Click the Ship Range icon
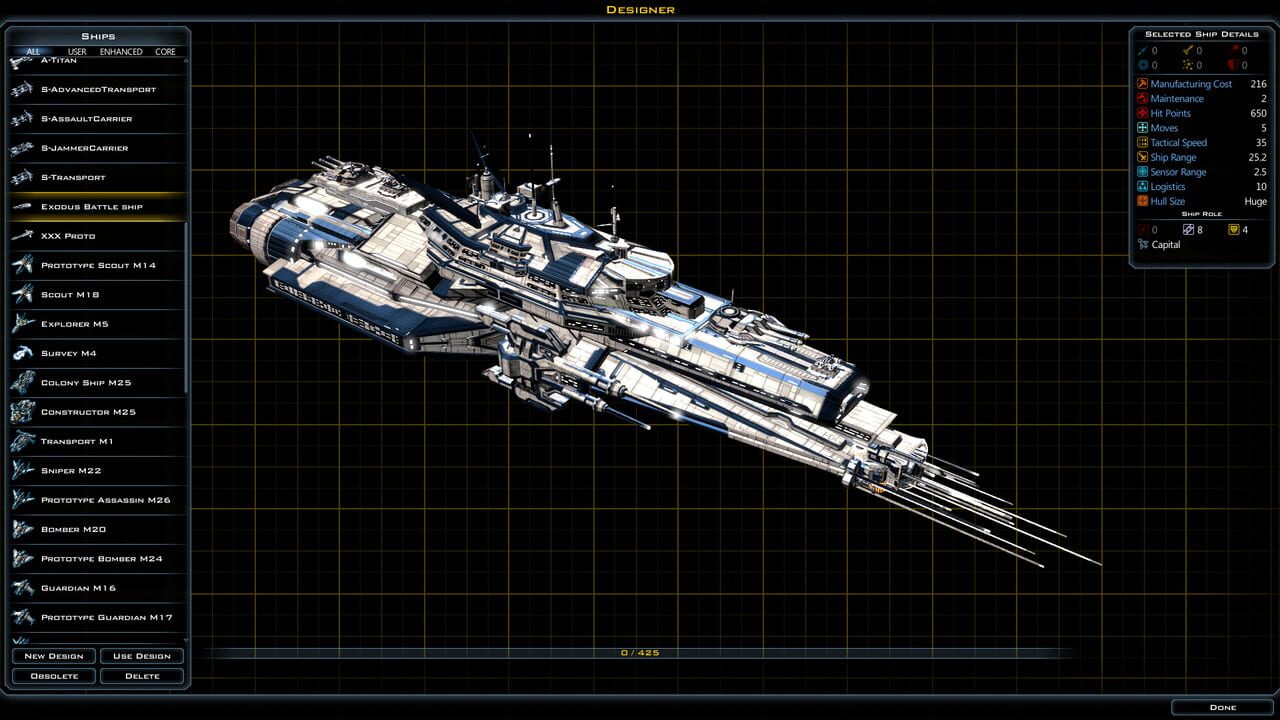Image resolution: width=1280 pixels, height=720 pixels. (x=1141, y=157)
